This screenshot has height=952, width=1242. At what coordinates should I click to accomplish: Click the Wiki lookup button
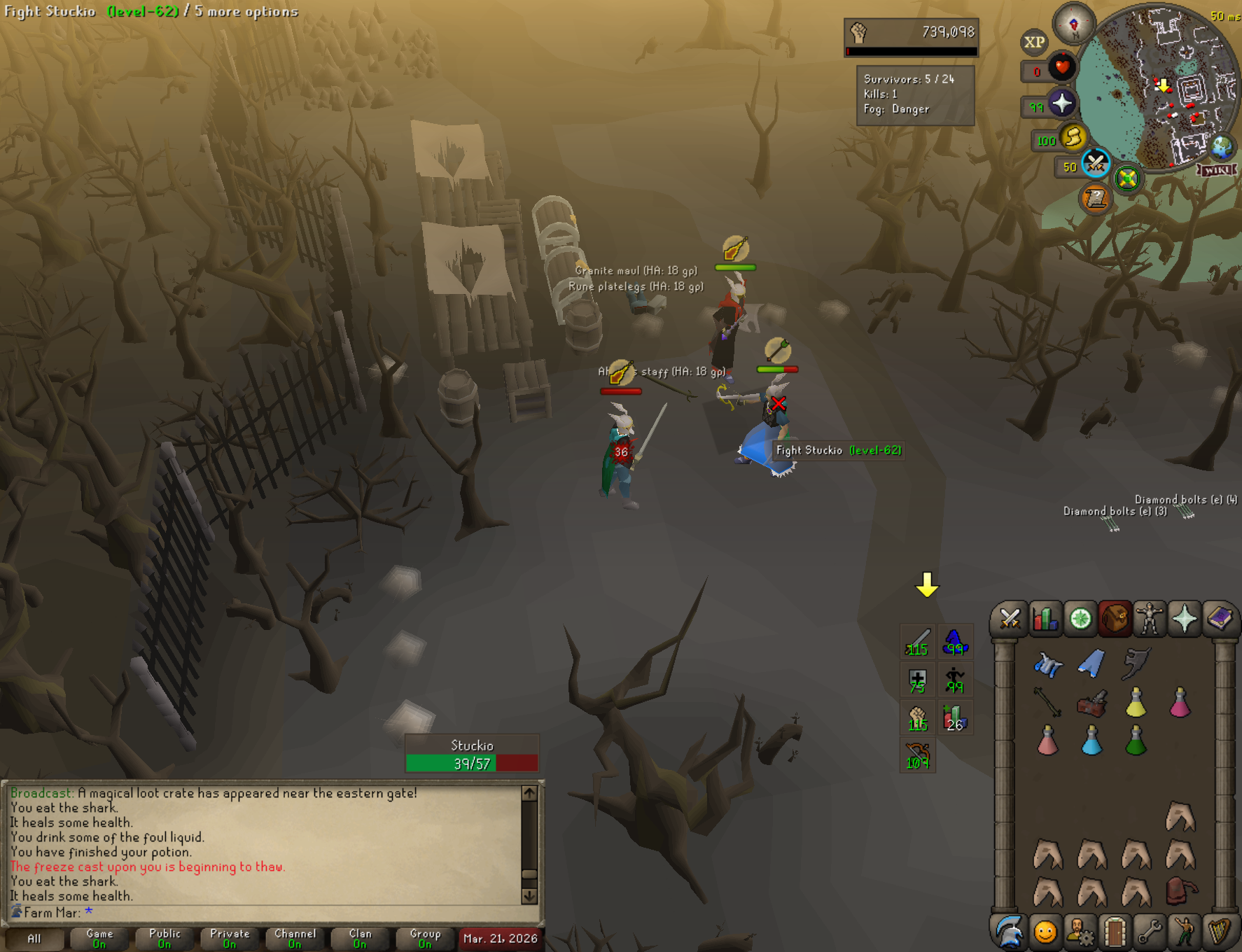pos(1217,170)
